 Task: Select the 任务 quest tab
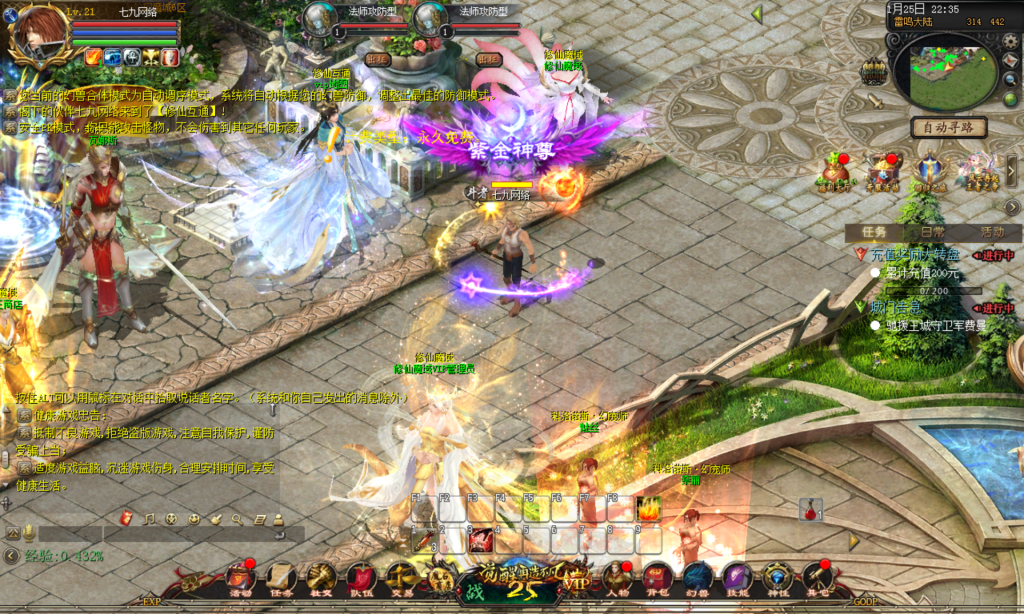pos(874,232)
